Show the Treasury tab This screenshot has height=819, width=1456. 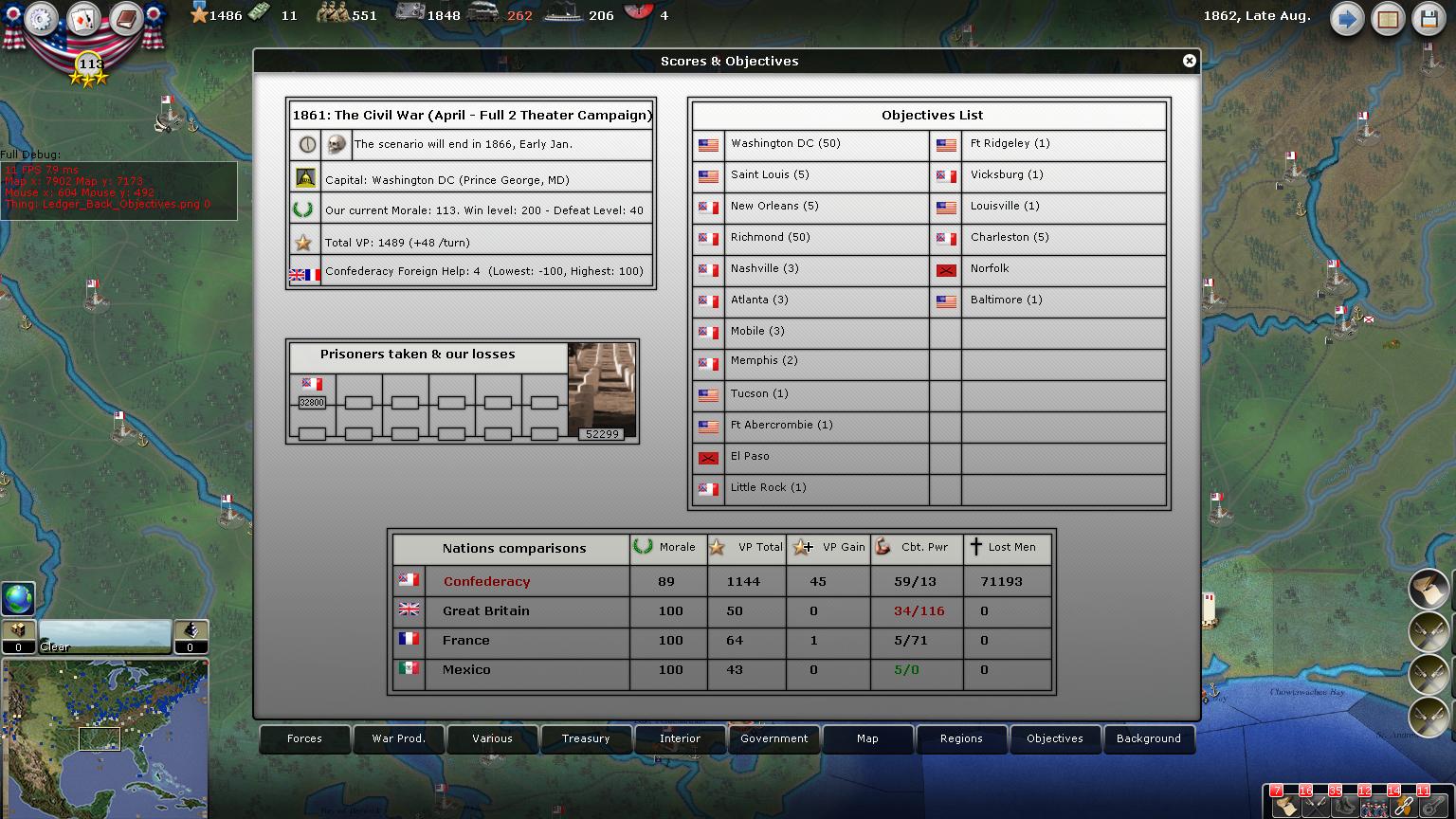(x=586, y=738)
